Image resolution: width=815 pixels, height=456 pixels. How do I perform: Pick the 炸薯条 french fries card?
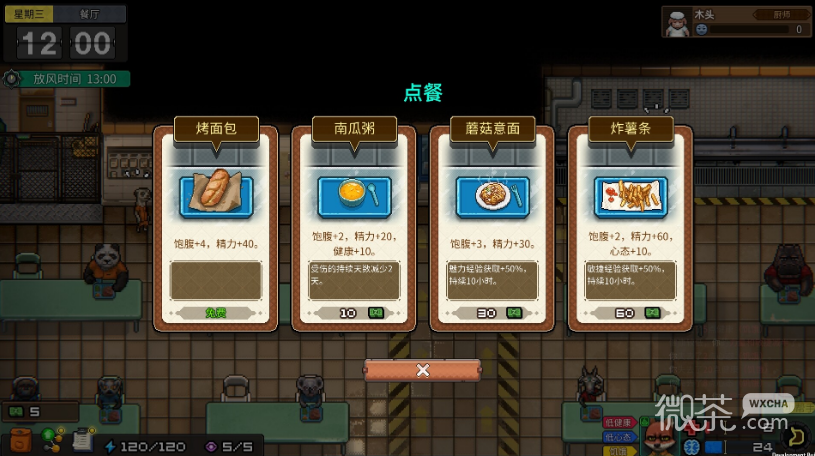(630, 224)
